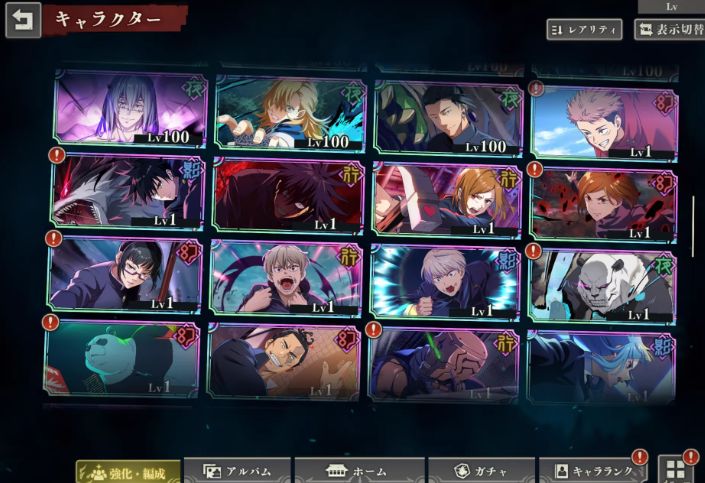This screenshot has width=705, height=483.
Task: Select Maki with glasses character card
Action: (124, 274)
